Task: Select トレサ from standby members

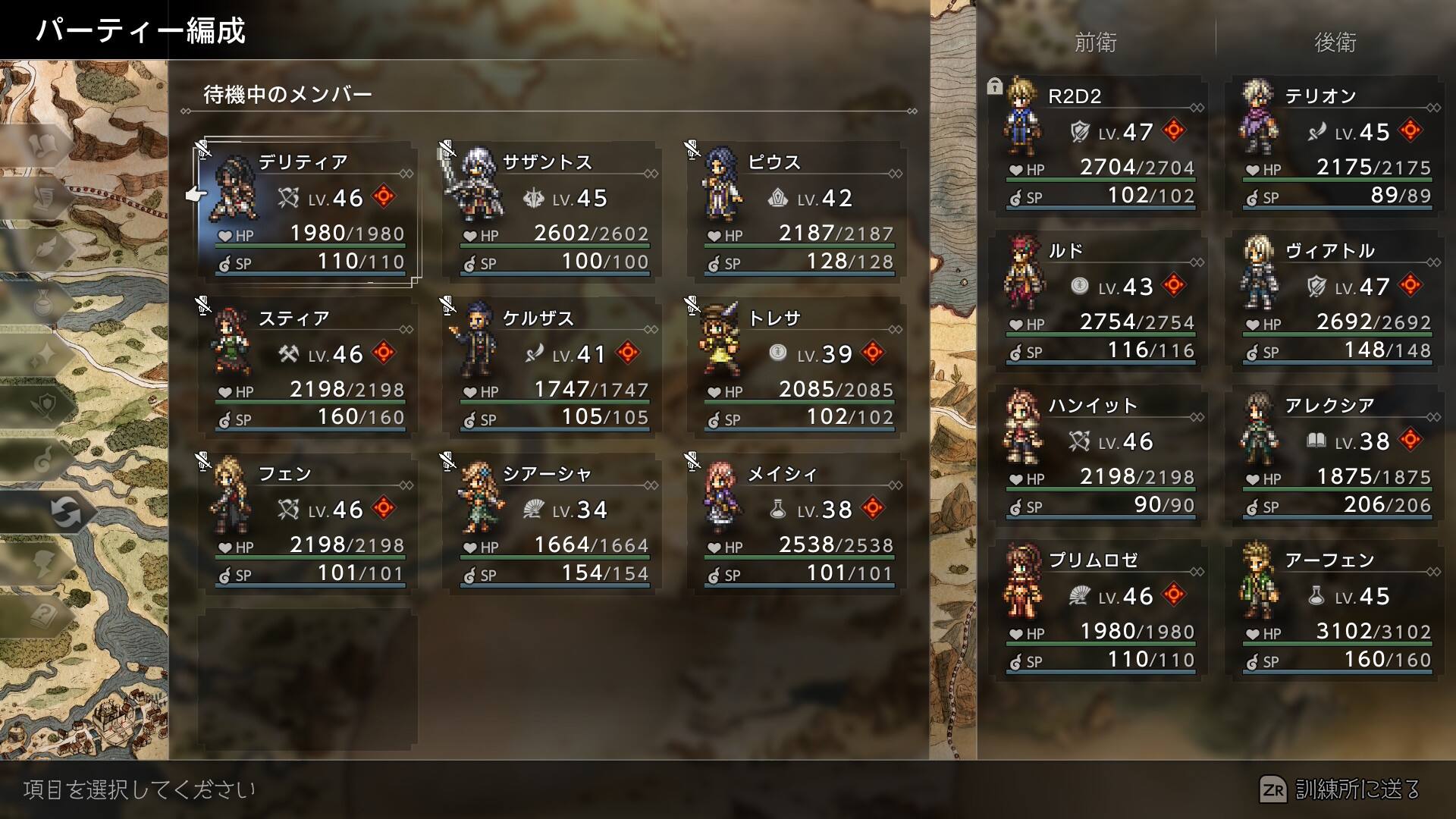Action: [796, 367]
